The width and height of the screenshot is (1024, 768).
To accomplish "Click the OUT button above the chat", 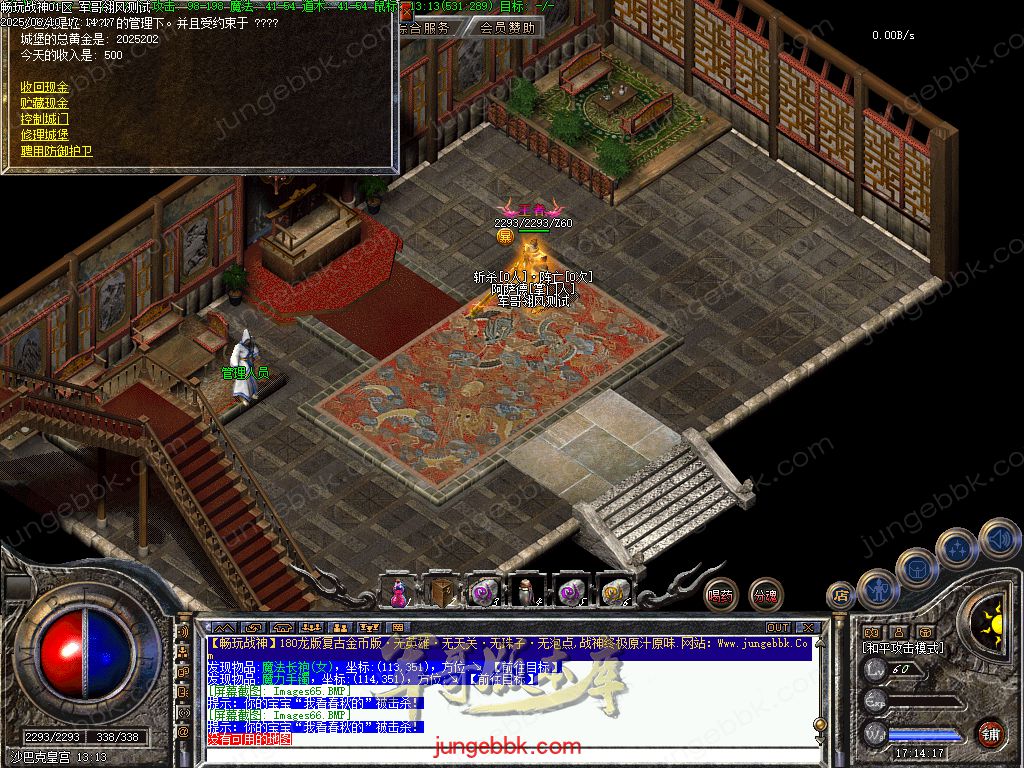I will click(778, 627).
